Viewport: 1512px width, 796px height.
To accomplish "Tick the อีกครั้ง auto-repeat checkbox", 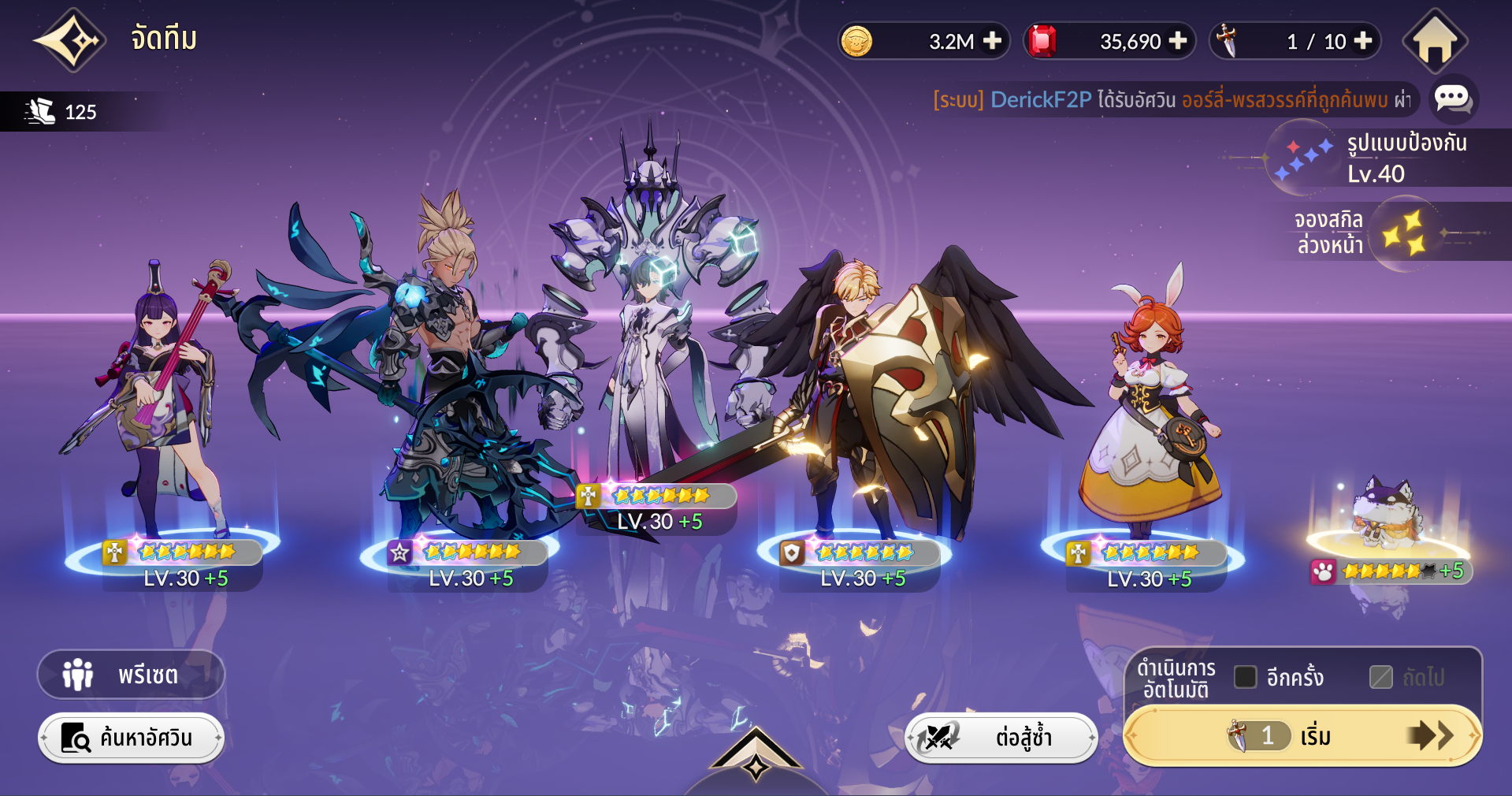I will tap(1245, 677).
